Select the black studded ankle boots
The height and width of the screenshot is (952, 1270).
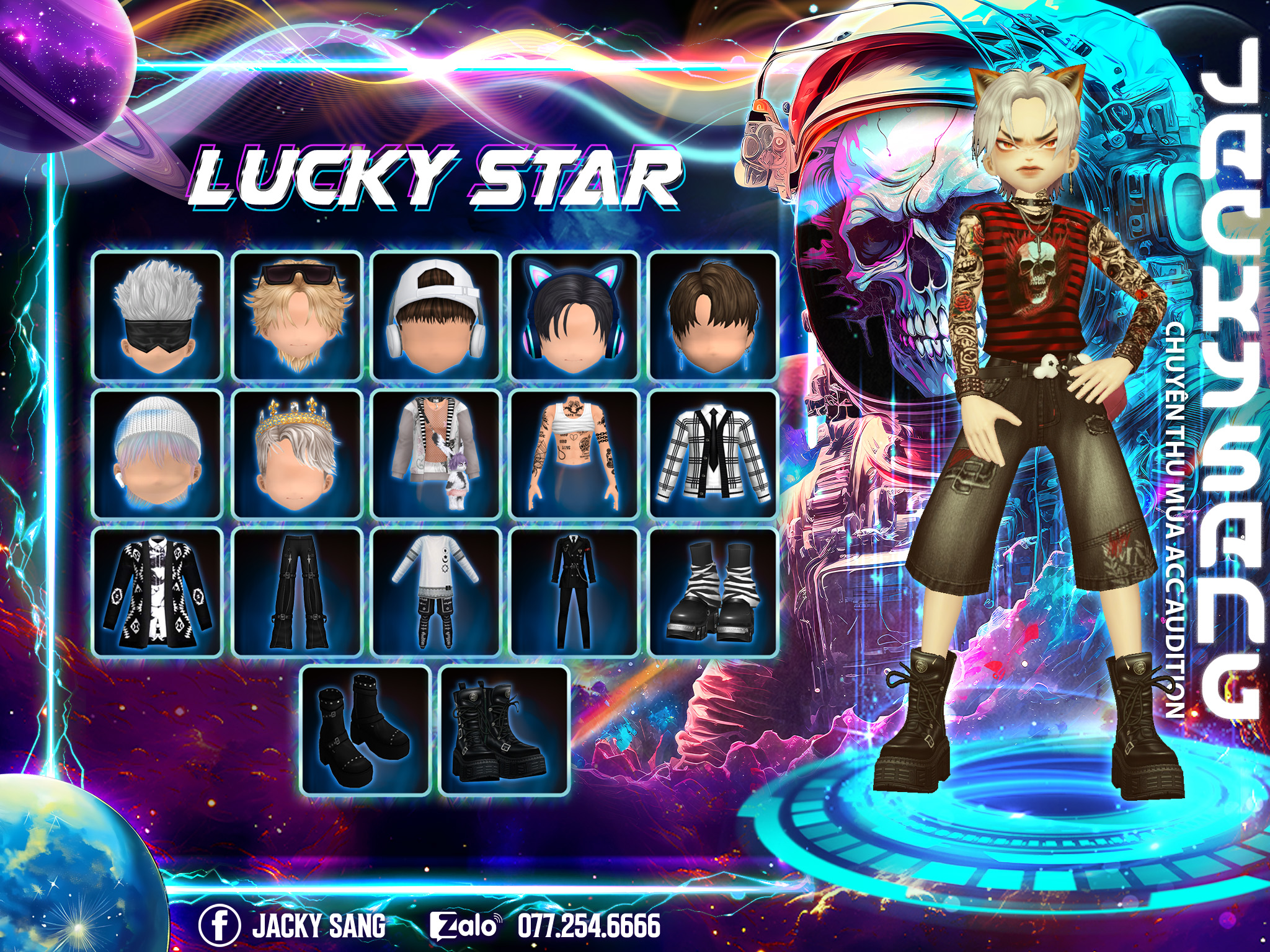[x=366, y=731]
